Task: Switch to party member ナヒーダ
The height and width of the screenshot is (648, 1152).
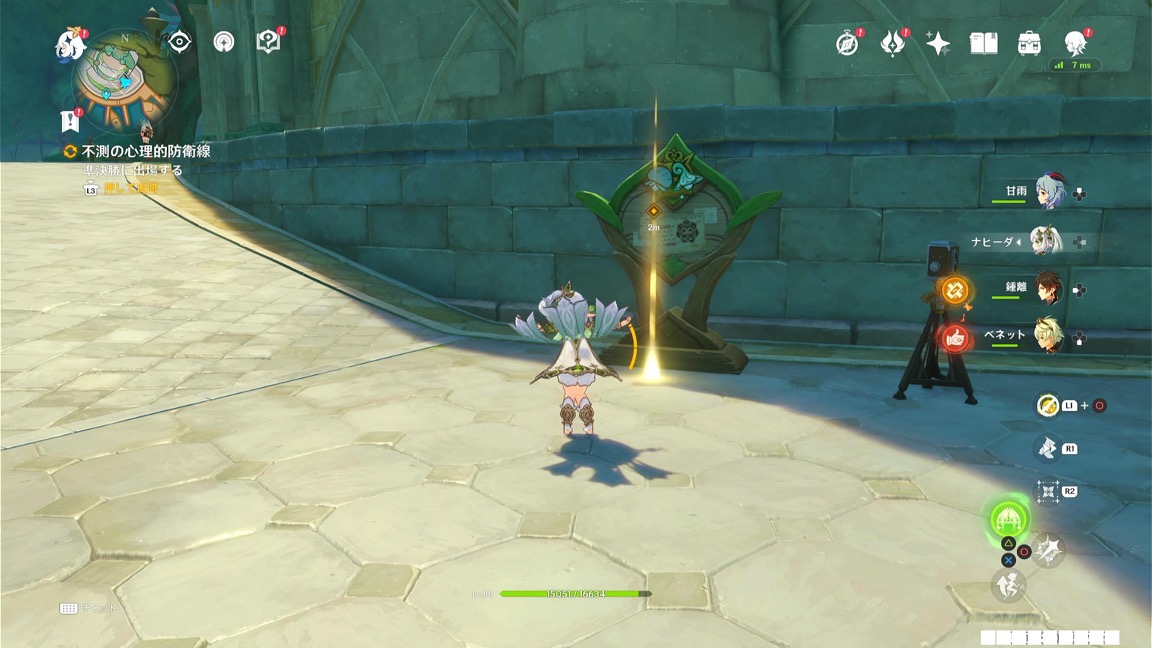Action: (x=1045, y=241)
